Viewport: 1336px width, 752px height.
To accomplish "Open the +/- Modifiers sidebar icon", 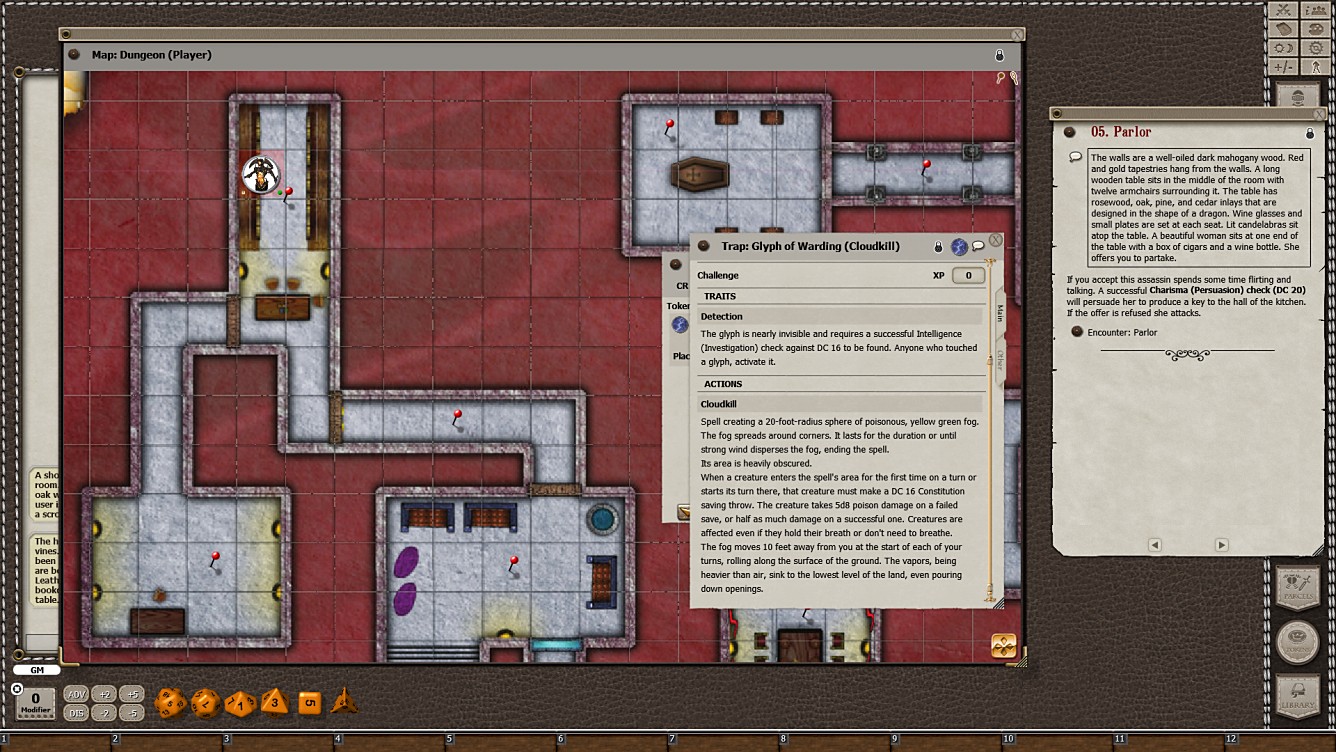I will tap(1283, 66).
